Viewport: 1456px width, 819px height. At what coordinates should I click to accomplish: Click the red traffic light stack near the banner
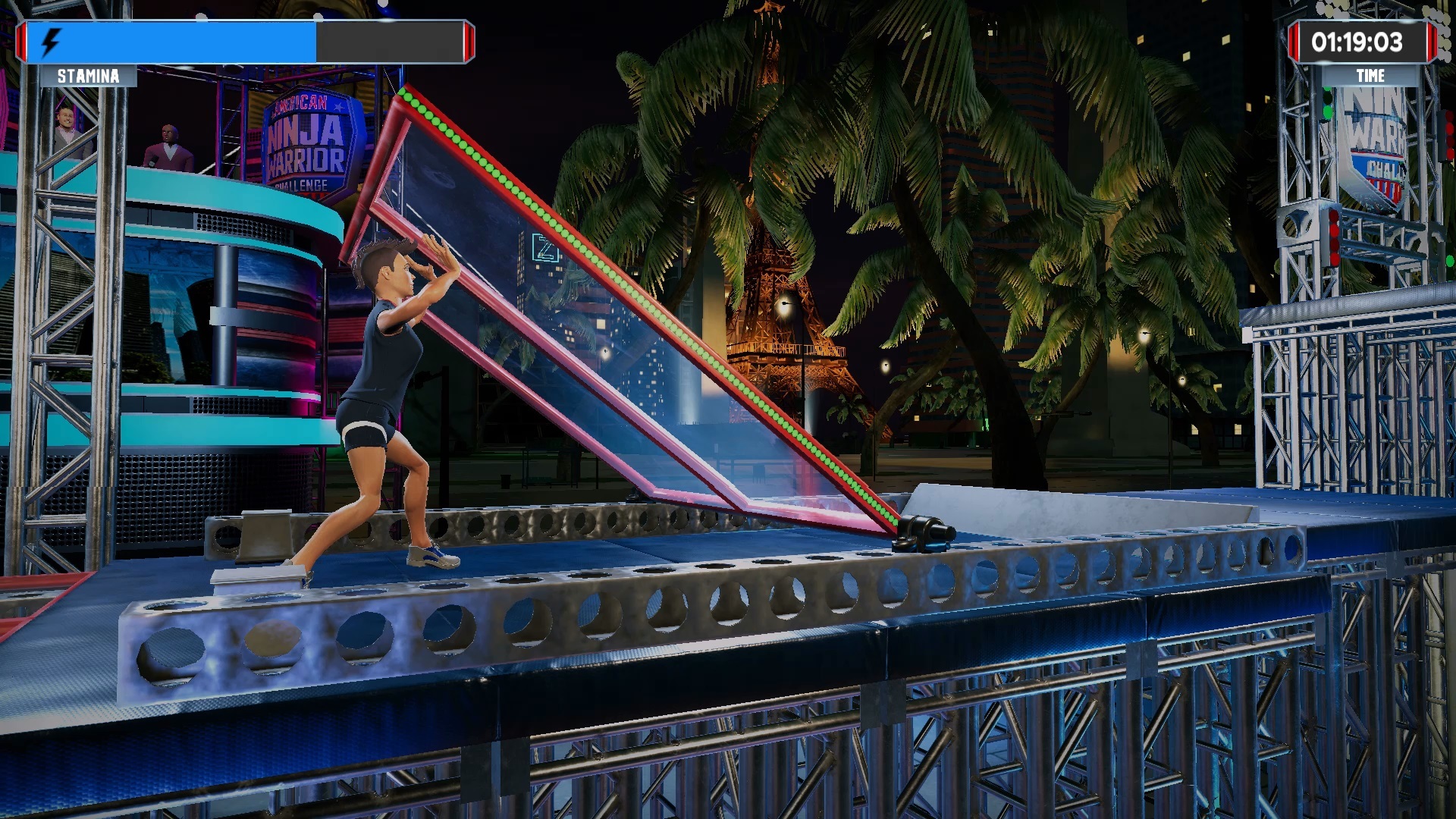point(1449,136)
